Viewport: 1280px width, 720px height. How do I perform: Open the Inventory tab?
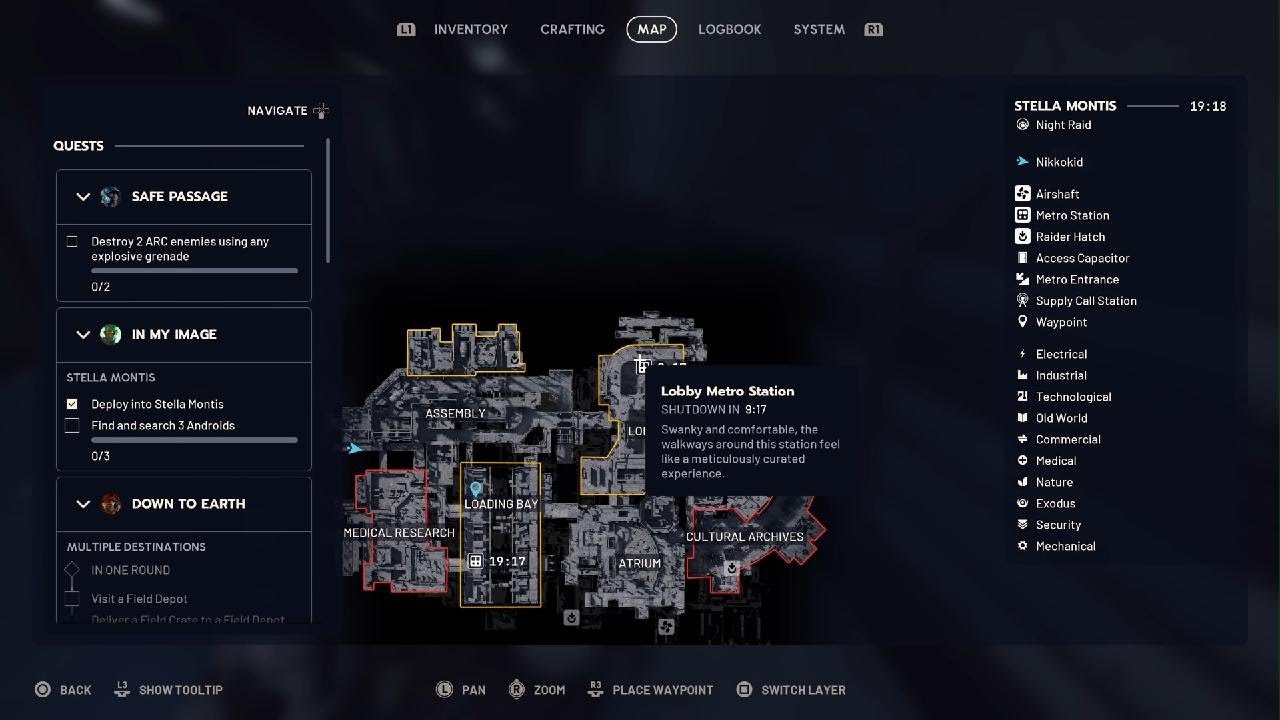pyautogui.click(x=470, y=30)
